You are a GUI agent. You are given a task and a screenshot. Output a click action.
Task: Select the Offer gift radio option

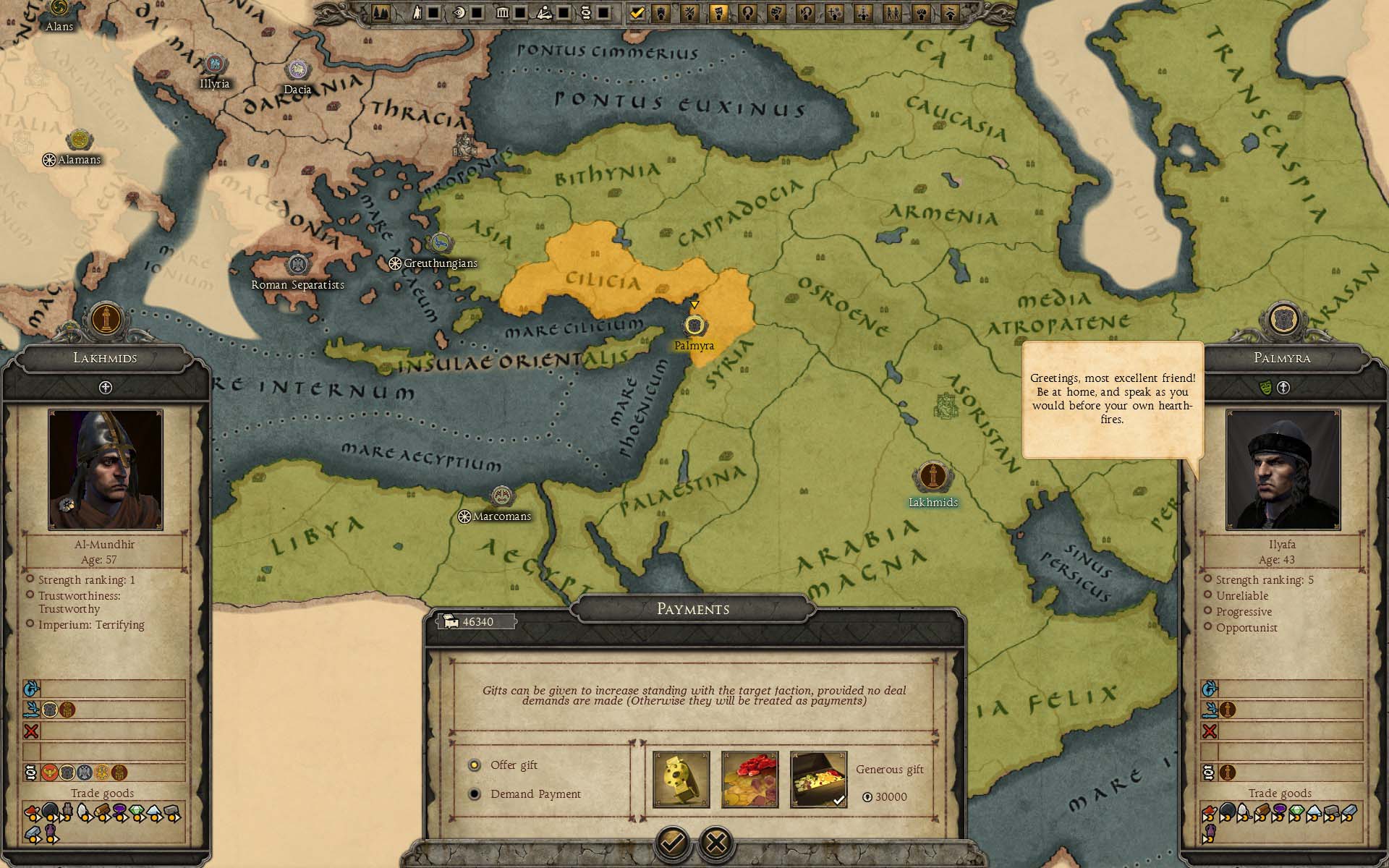coord(475,765)
